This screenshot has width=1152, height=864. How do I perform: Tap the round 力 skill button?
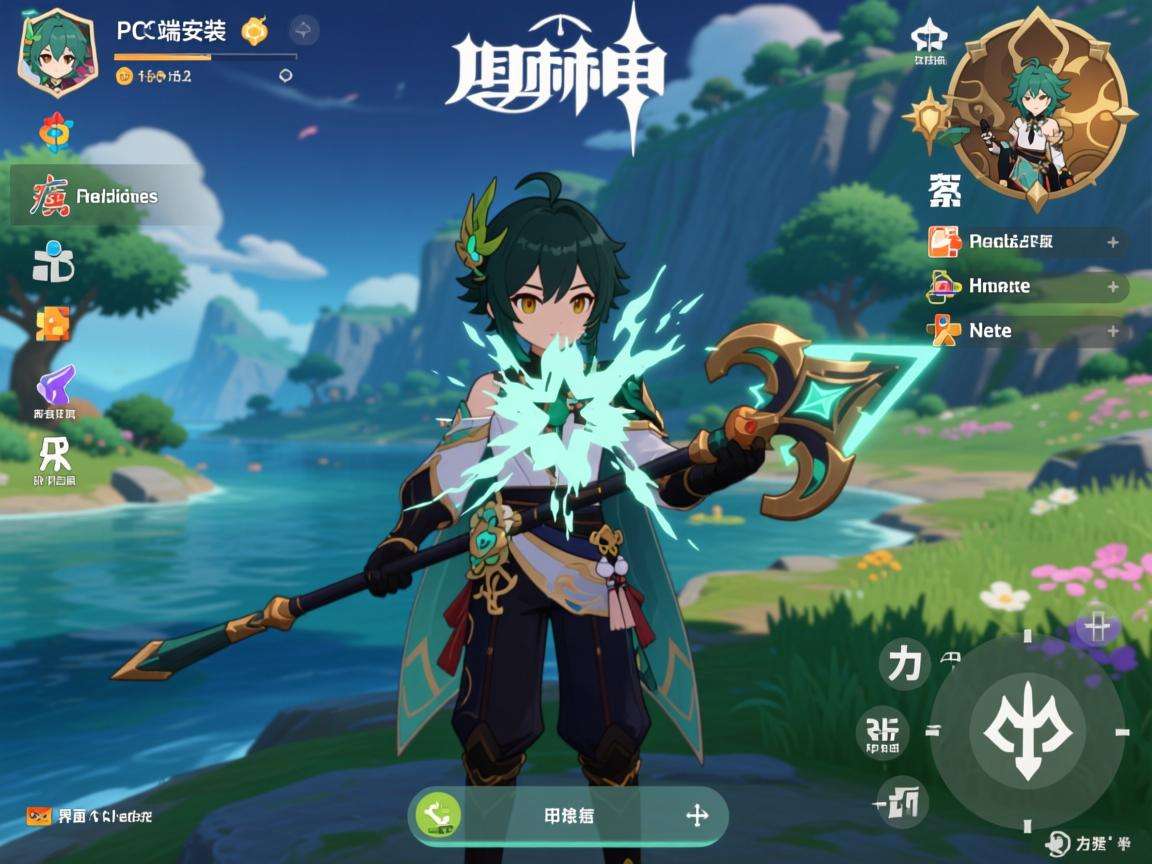pyautogui.click(x=904, y=666)
